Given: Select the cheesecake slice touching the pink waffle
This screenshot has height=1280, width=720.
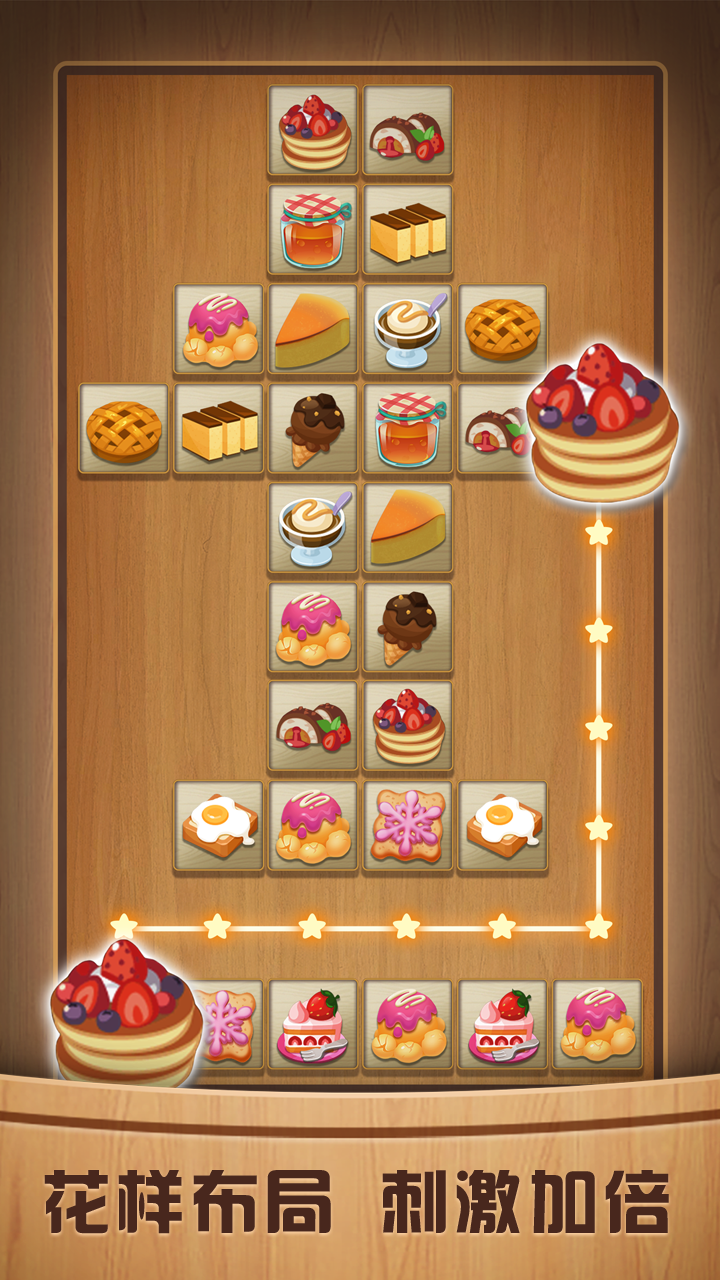Looking at the screenshot, I should pyautogui.click(x=313, y=330).
